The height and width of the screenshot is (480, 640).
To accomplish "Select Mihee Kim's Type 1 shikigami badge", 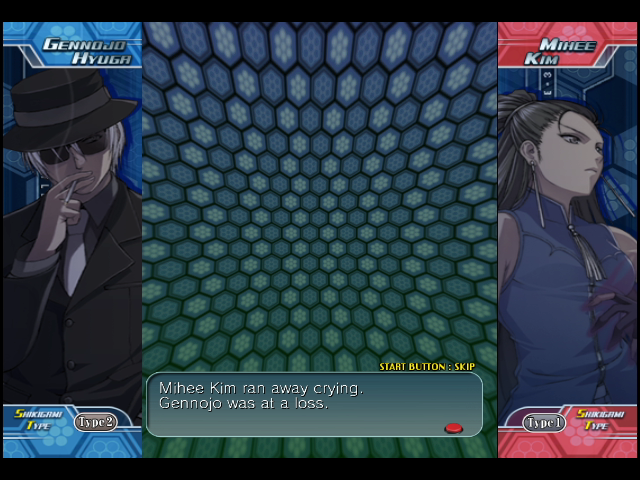I will tap(545, 423).
